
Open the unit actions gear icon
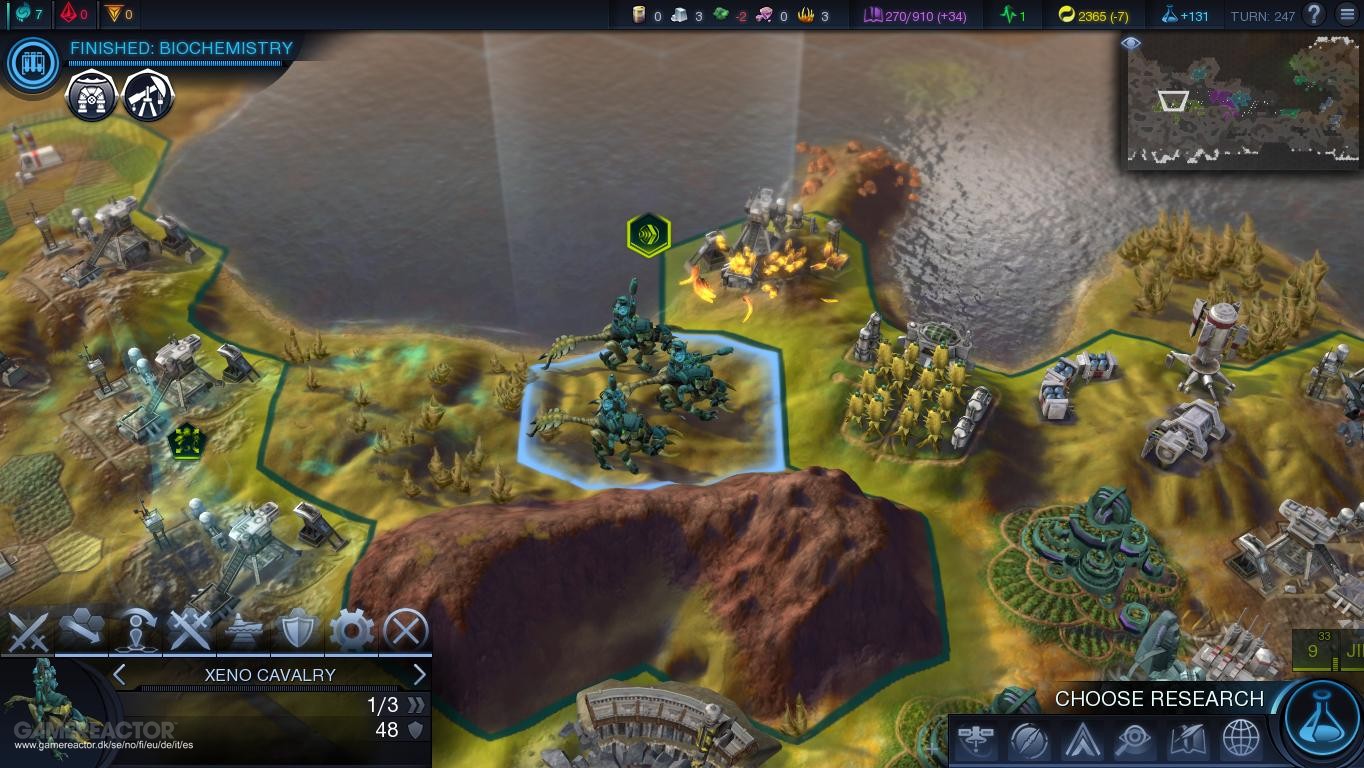351,630
